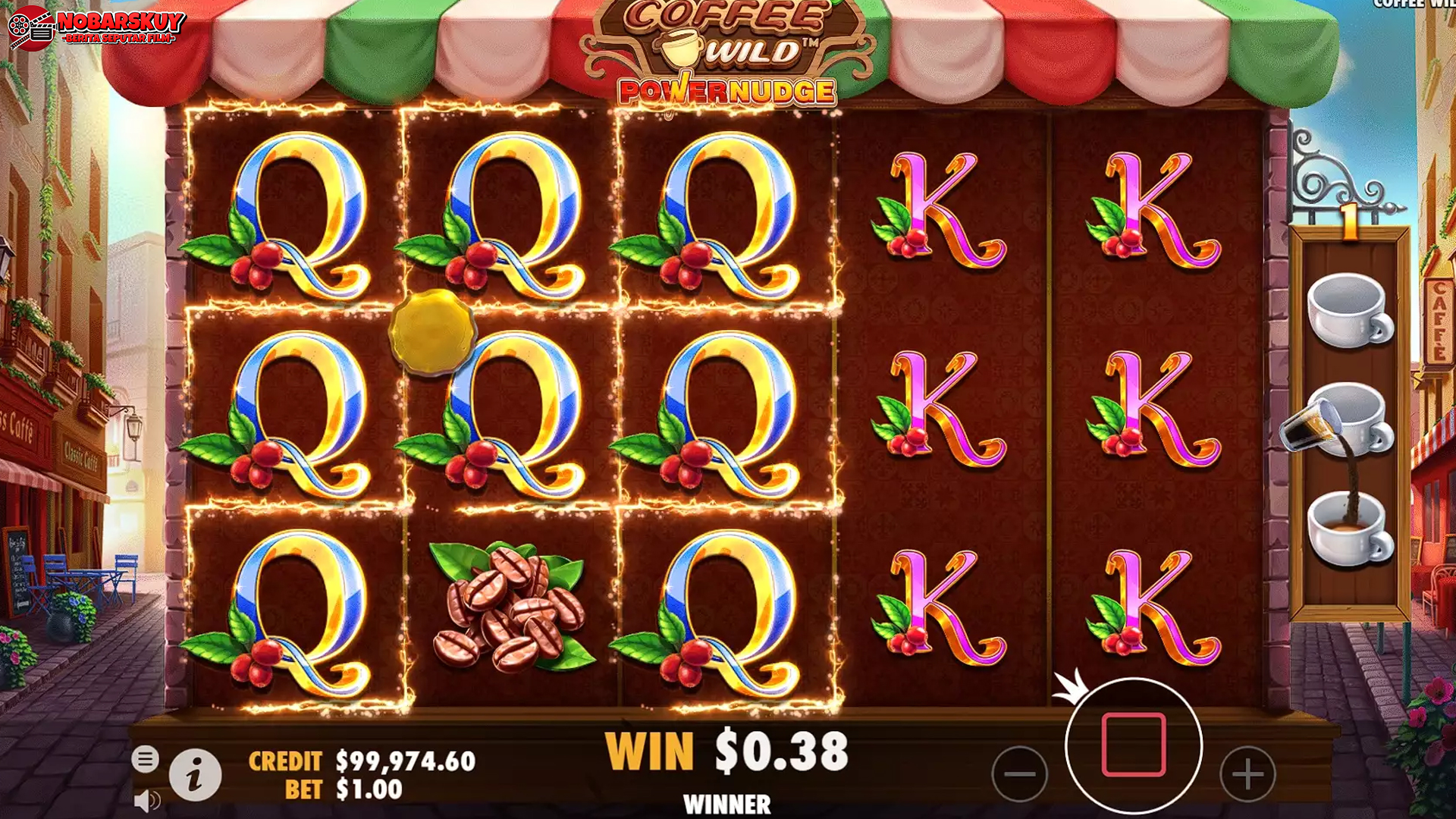Open the hamburger menu
This screenshot has height=819, width=1456.
[145, 758]
